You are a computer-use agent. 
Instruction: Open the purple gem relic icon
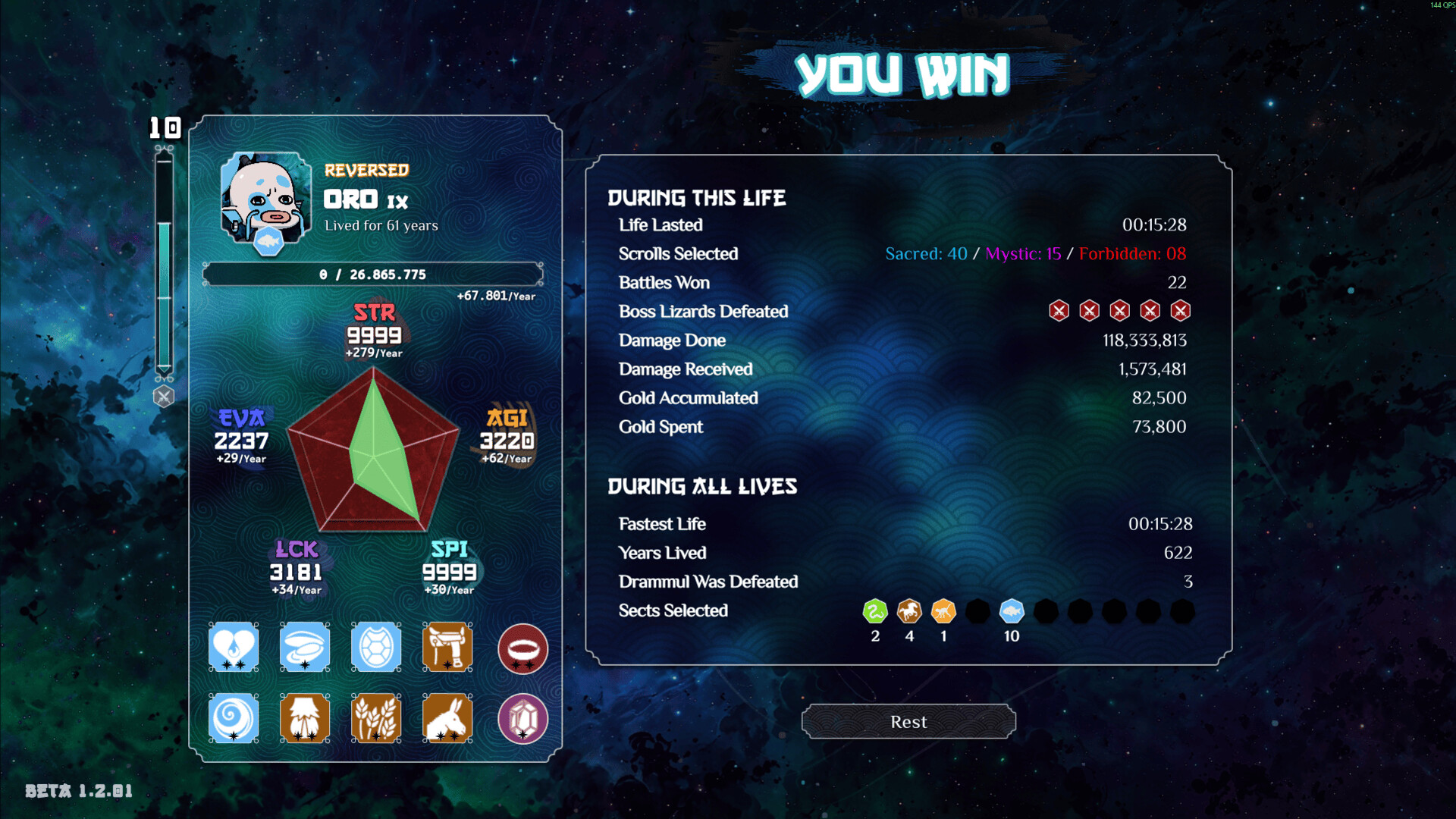tap(522, 718)
